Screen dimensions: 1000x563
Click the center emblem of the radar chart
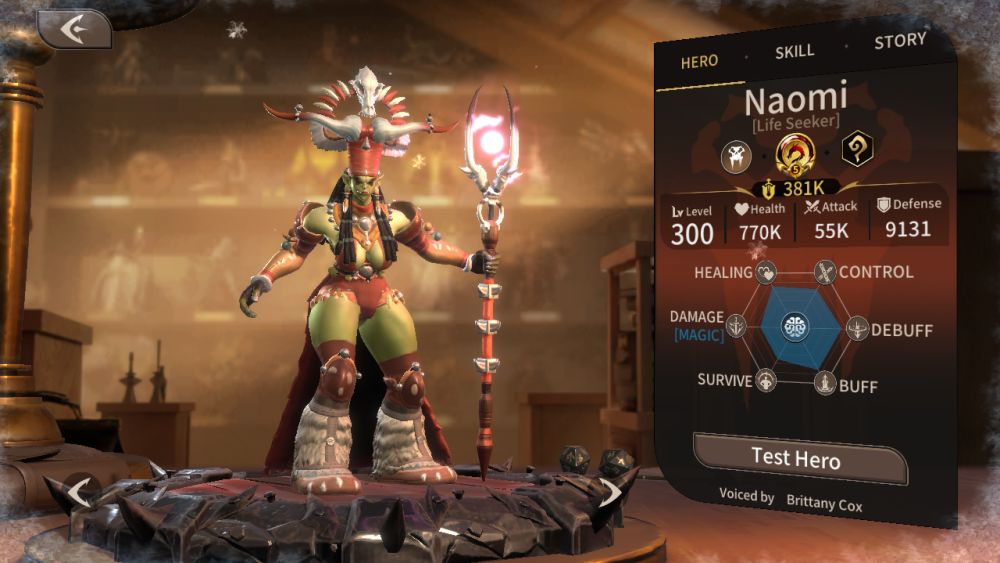(x=797, y=327)
